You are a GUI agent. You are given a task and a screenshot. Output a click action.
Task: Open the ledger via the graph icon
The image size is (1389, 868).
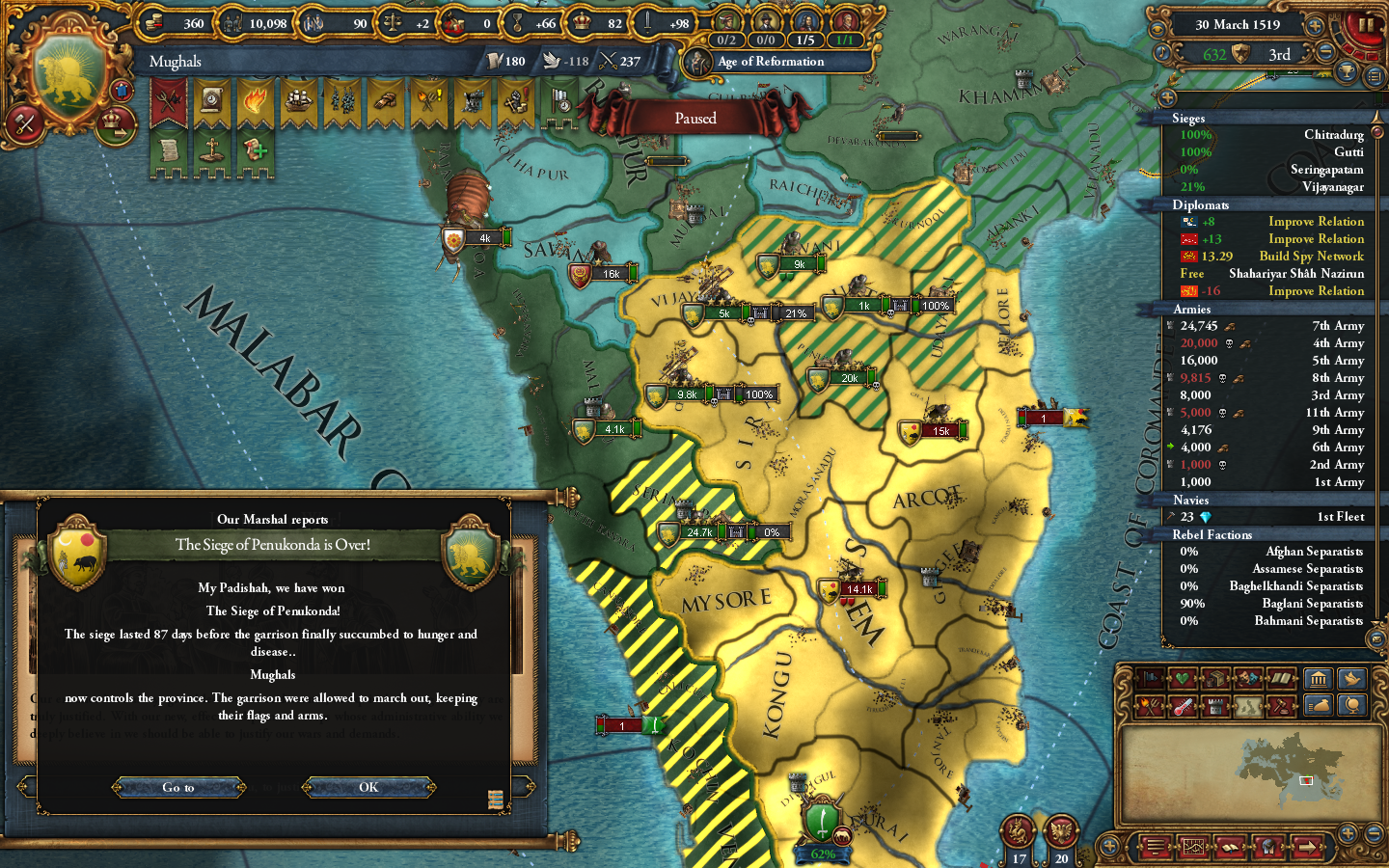[1194, 847]
